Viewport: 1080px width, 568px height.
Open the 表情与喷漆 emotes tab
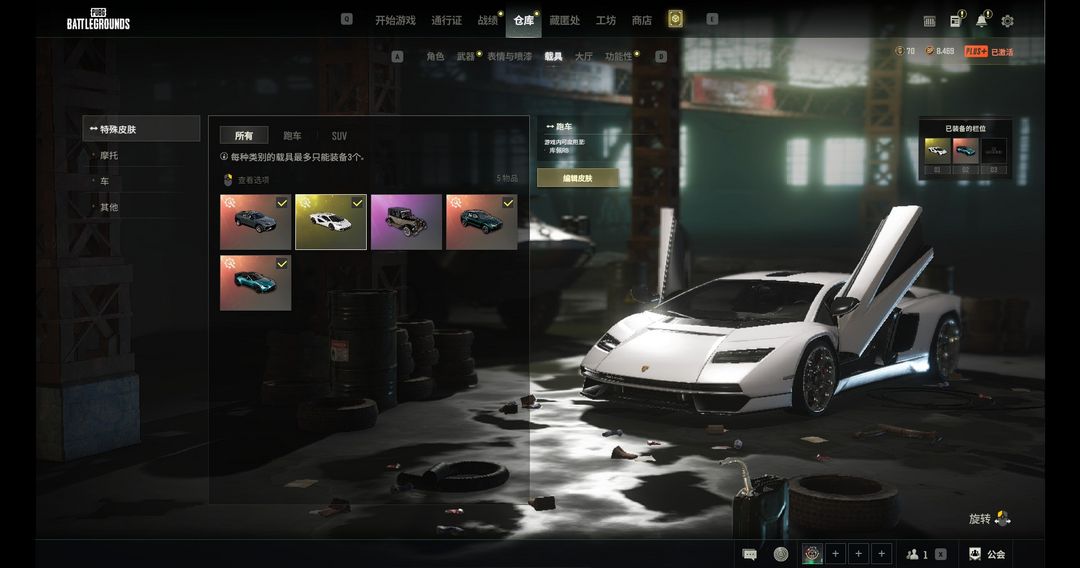pos(509,57)
